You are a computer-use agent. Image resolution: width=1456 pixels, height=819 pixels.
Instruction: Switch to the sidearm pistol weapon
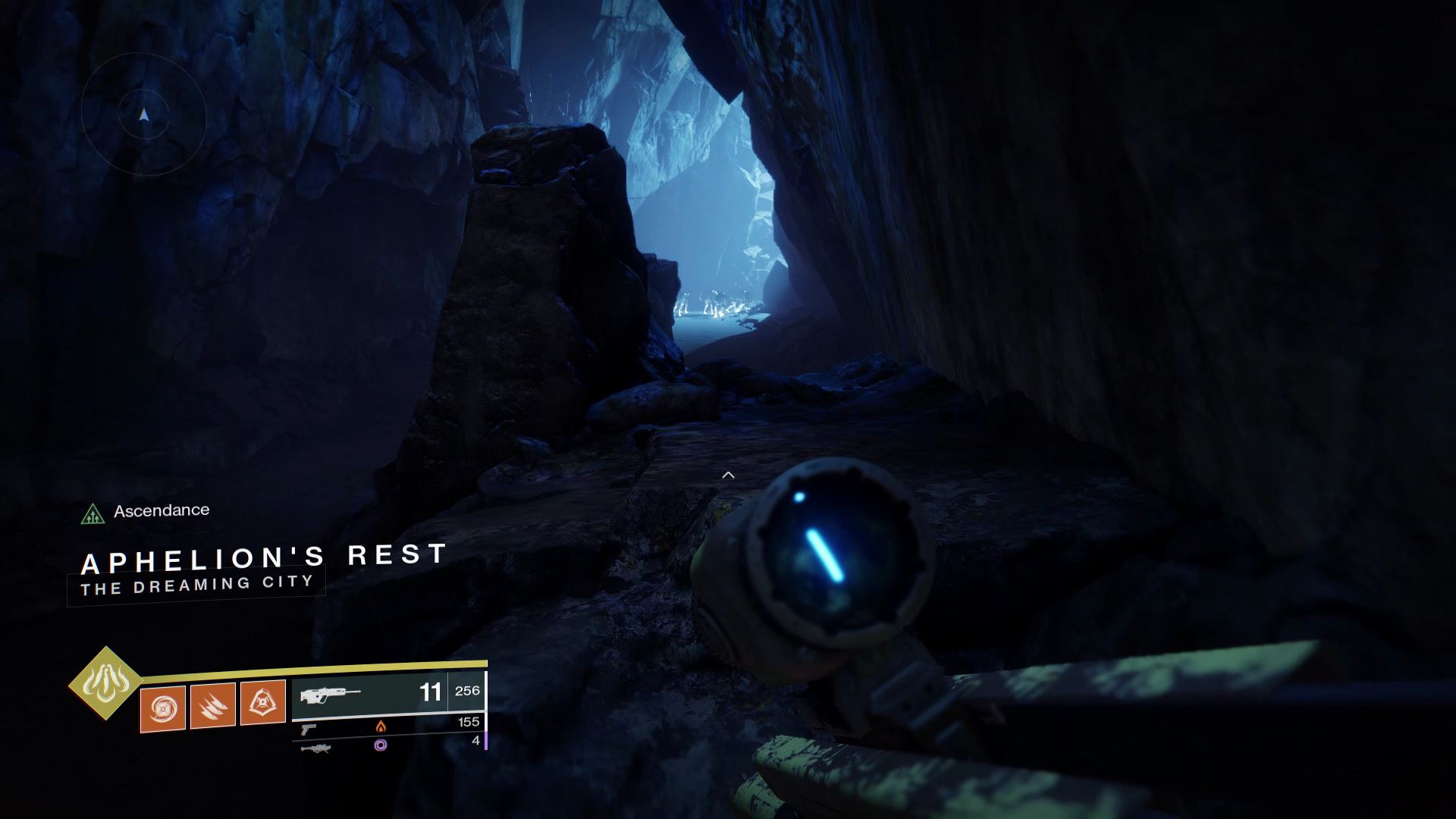[309, 729]
